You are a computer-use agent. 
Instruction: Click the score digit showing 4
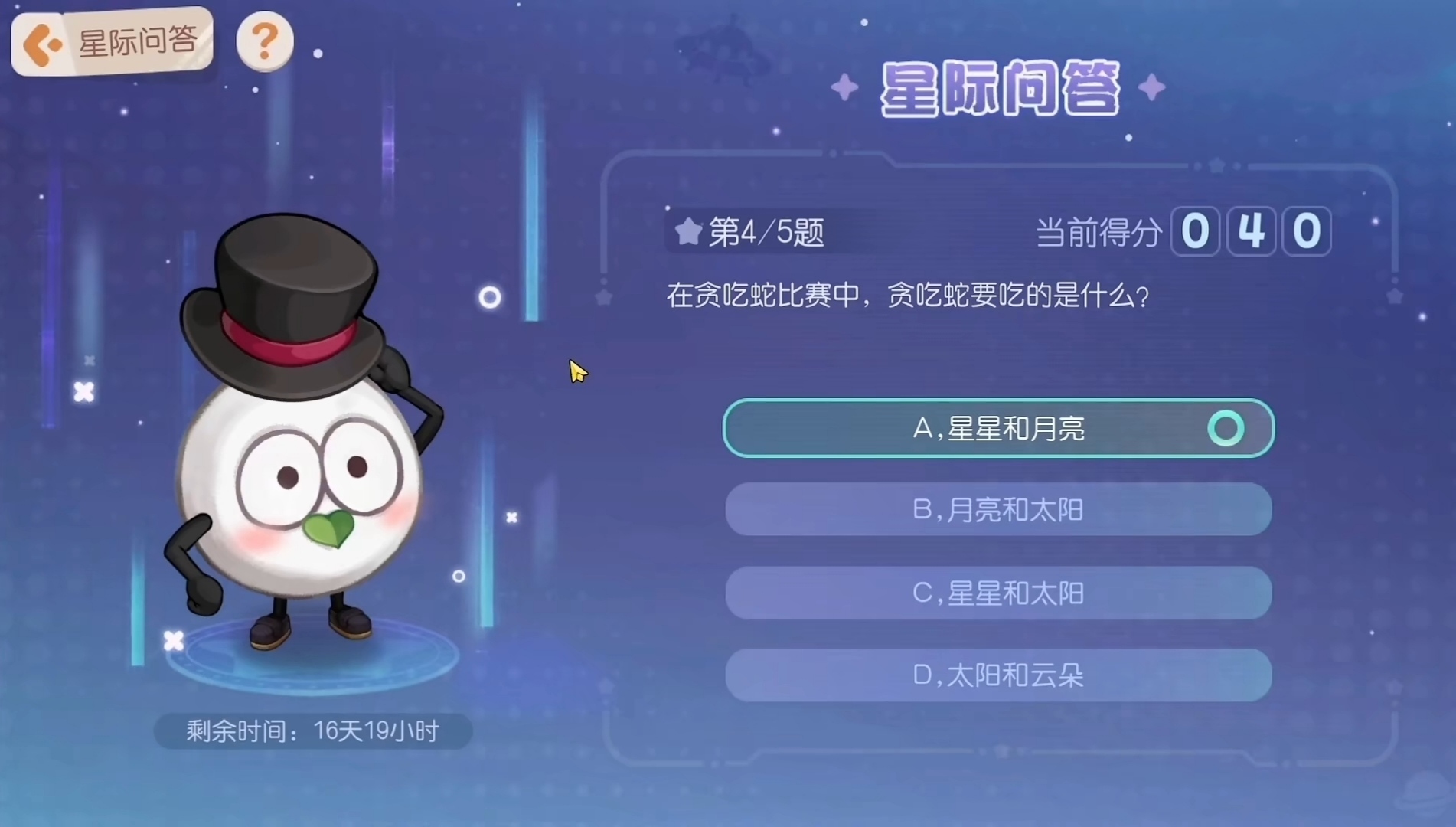click(x=1251, y=230)
